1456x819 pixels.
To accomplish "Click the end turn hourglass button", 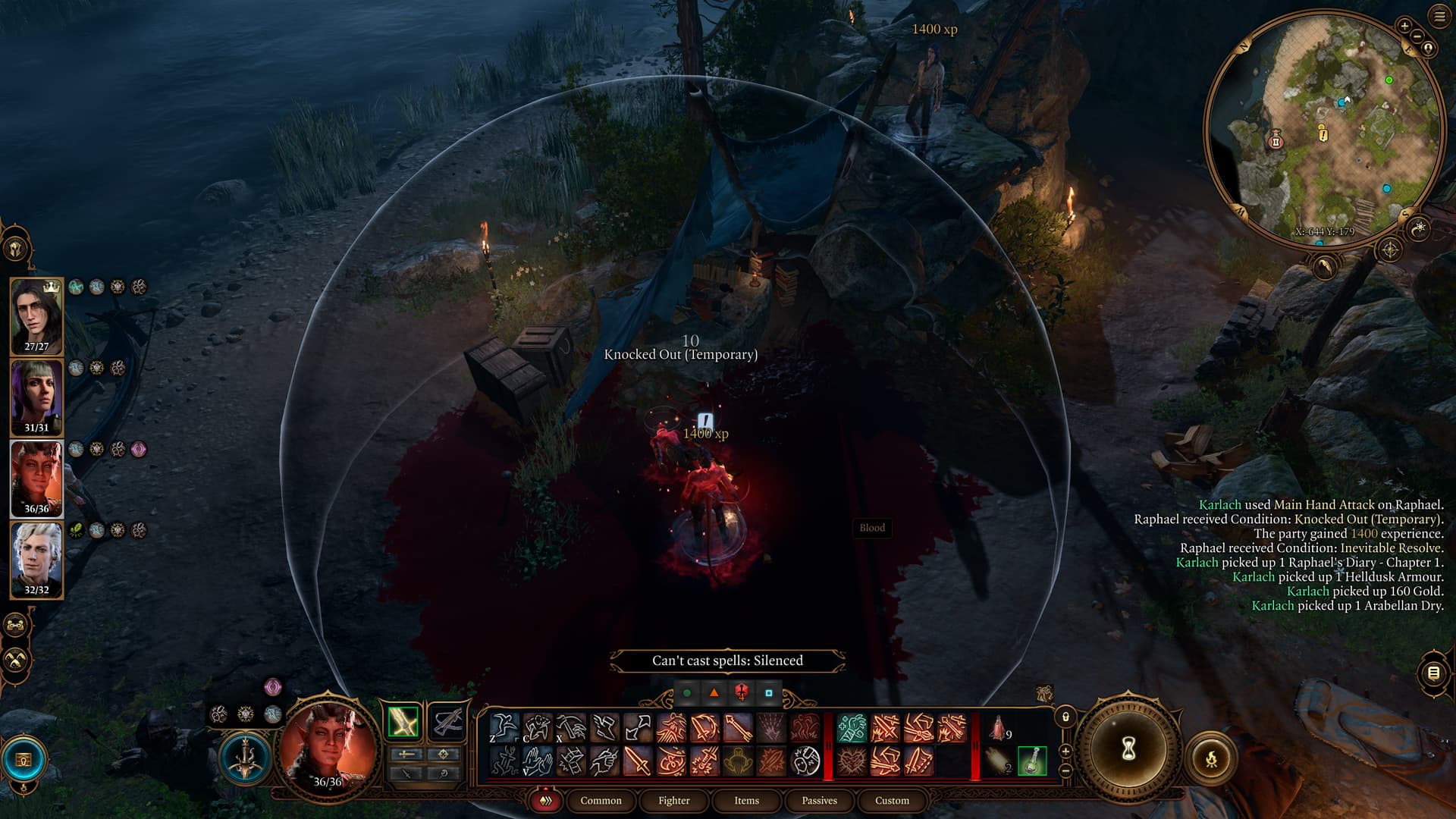I will (1128, 750).
